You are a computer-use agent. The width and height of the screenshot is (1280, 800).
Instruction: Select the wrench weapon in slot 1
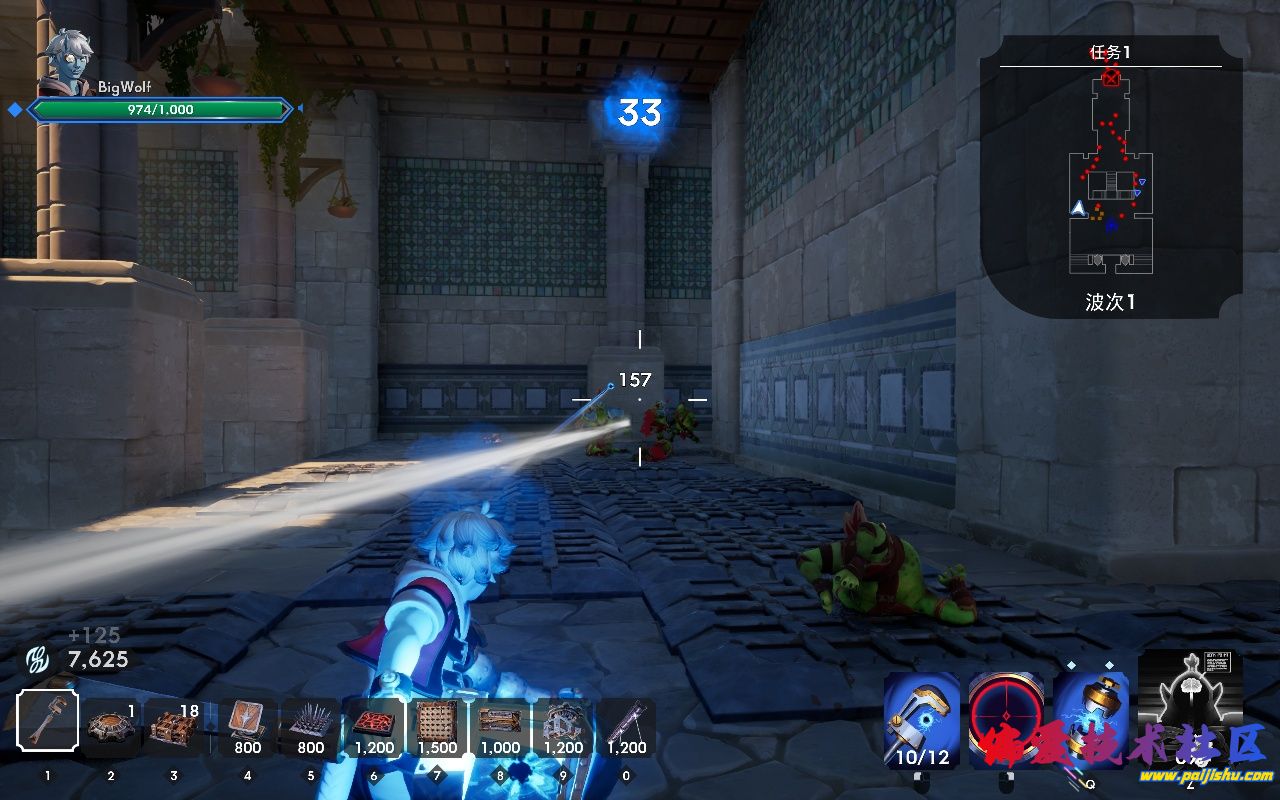47,721
